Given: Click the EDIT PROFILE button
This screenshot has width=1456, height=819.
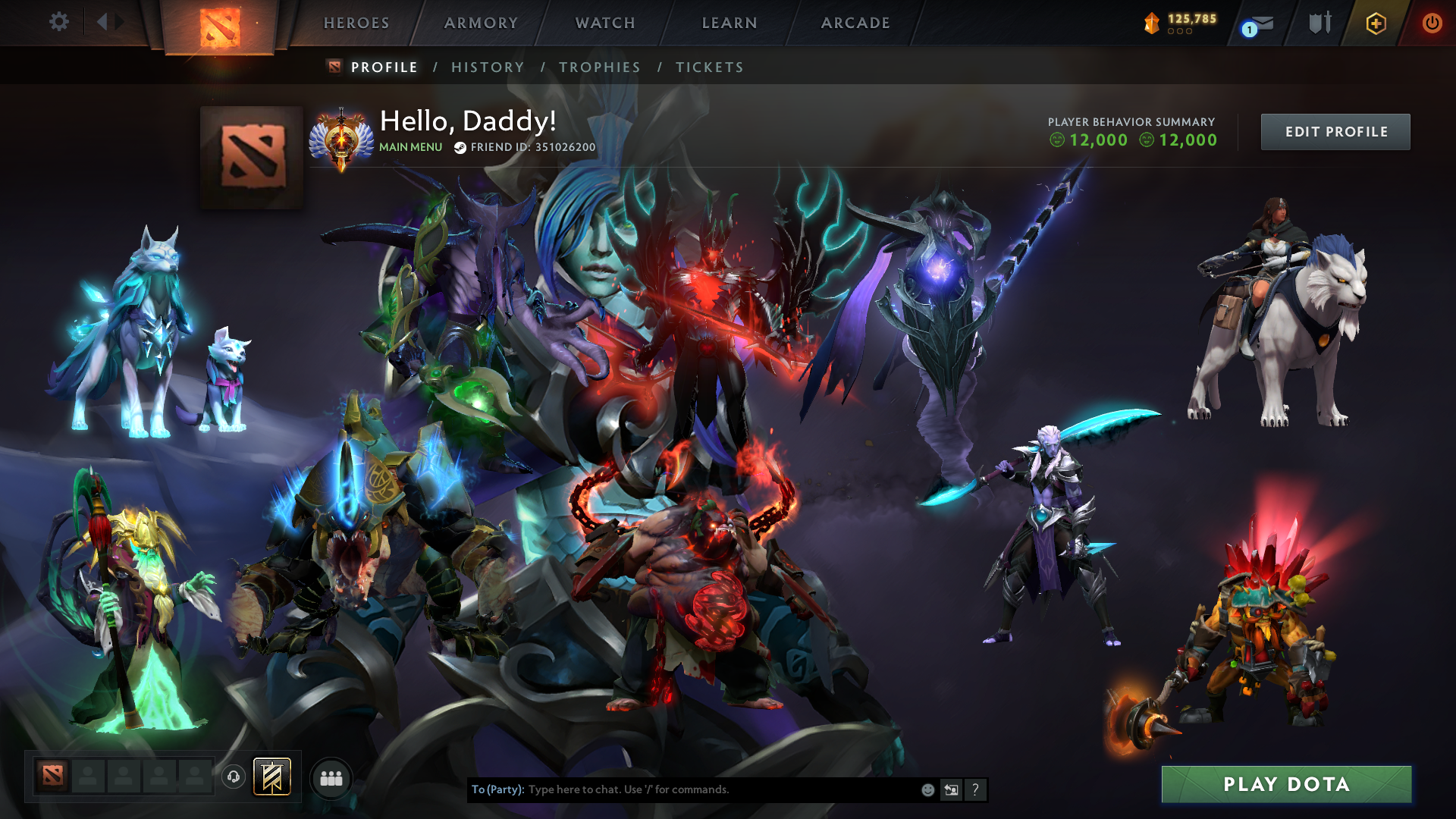Looking at the screenshot, I should tap(1335, 131).
